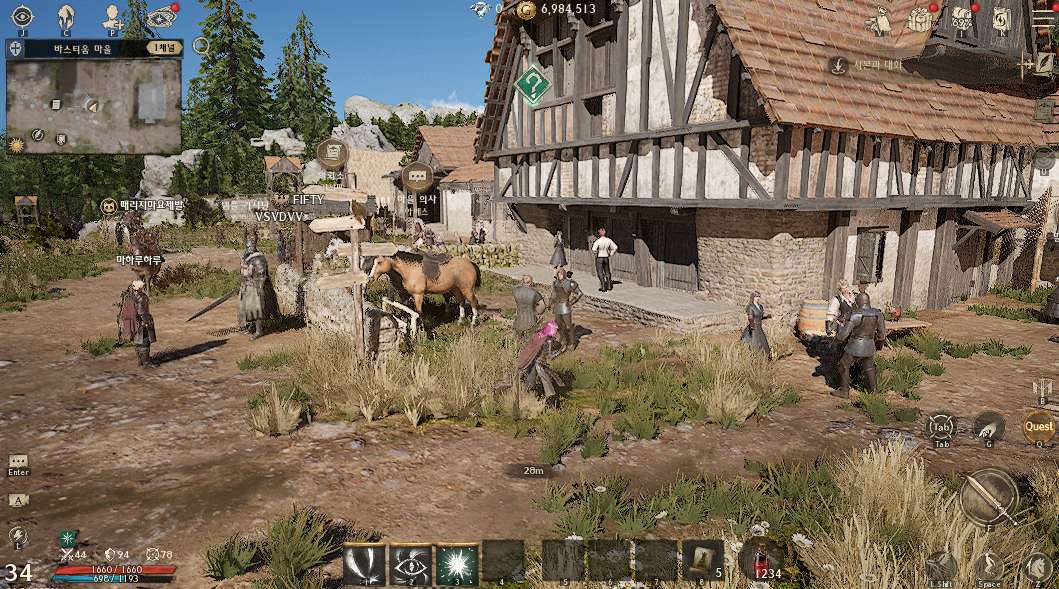
Task: Click the sun weather icon on minimap
Action: pos(15,145)
